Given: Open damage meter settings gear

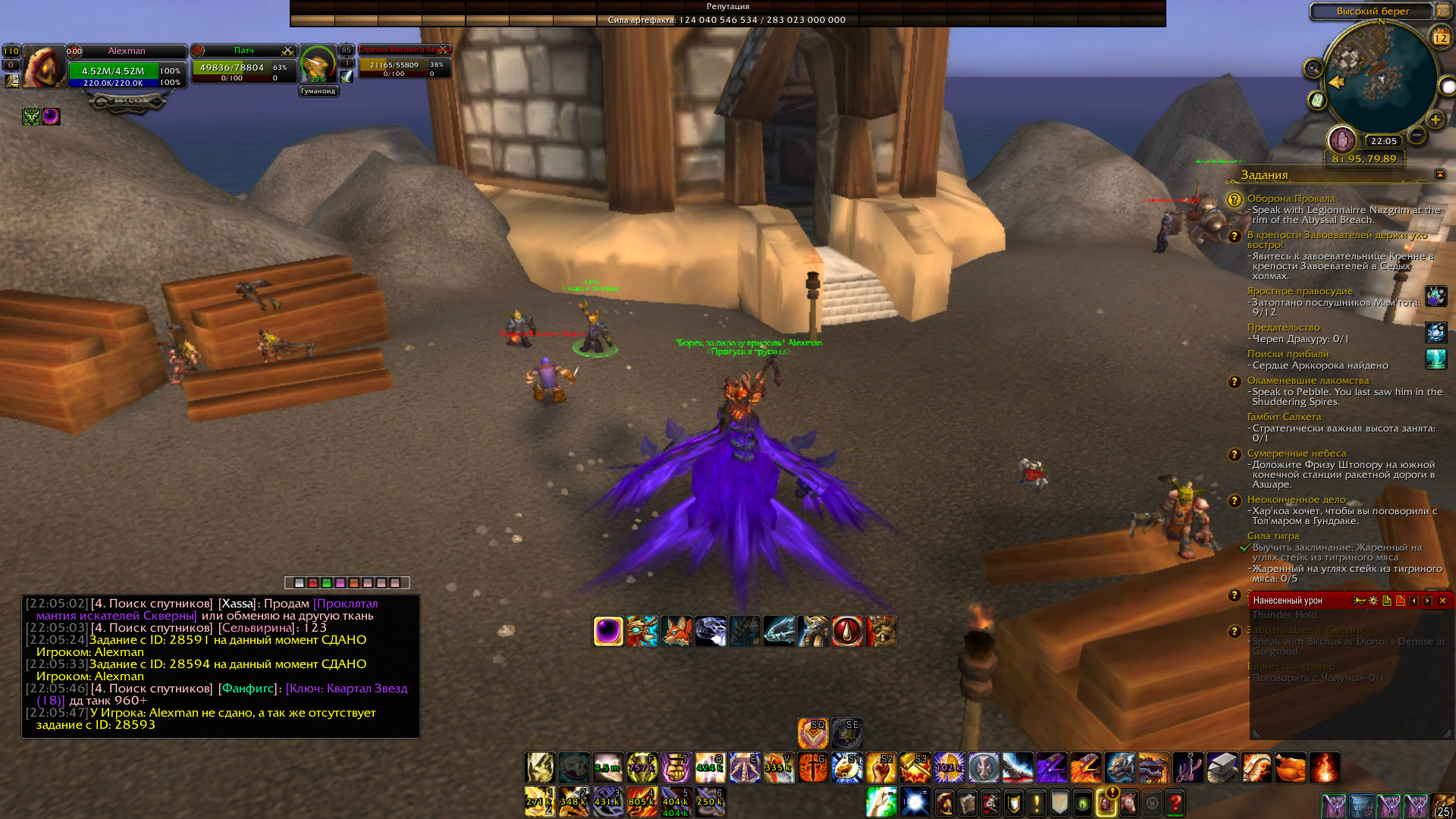Looking at the screenshot, I should [1373, 601].
